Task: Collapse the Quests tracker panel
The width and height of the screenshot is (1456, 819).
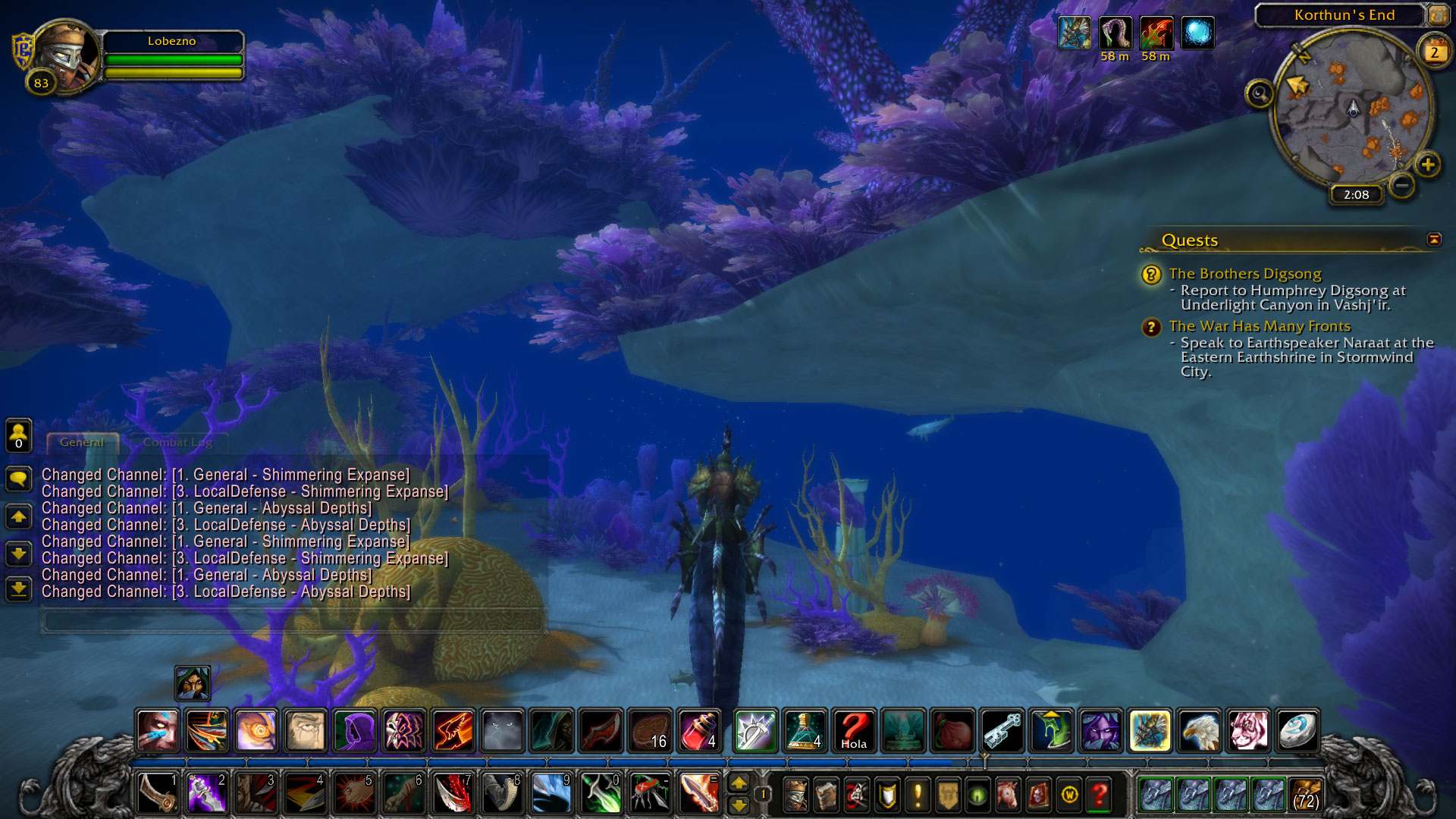Action: pos(1433,240)
